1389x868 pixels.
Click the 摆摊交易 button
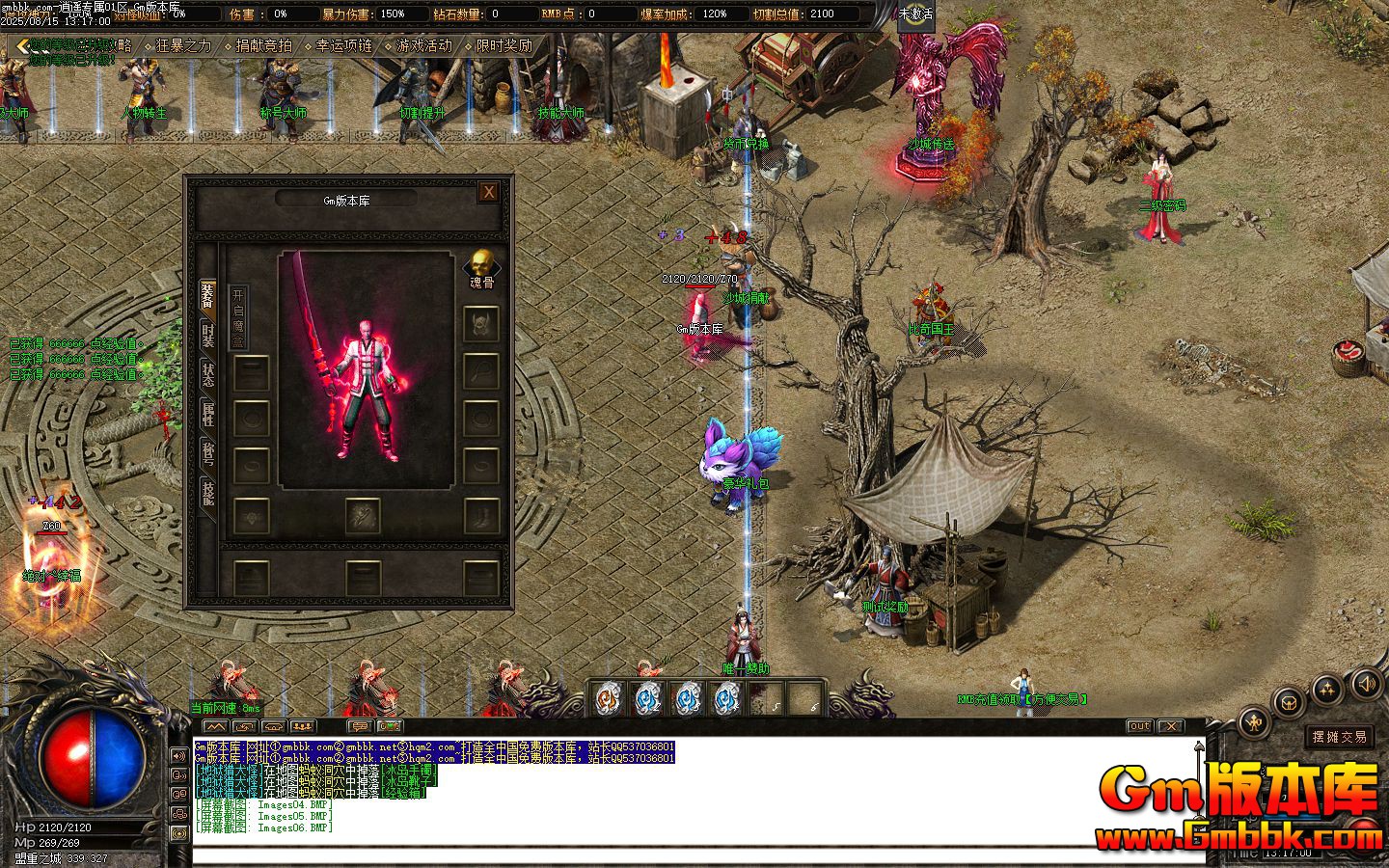tap(1340, 737)
